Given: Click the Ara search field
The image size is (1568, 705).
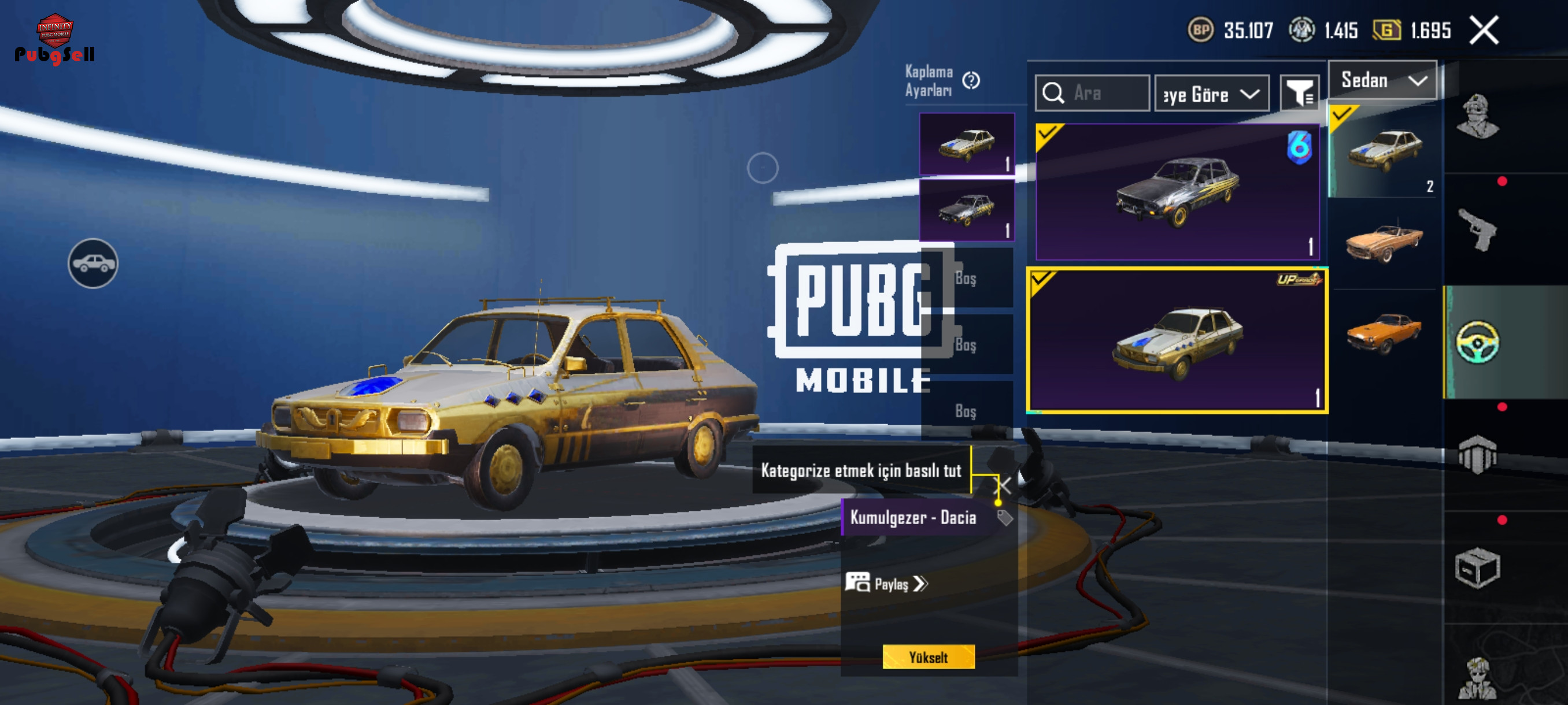Looking at the screenshot, I should (x=1093, y=93).
